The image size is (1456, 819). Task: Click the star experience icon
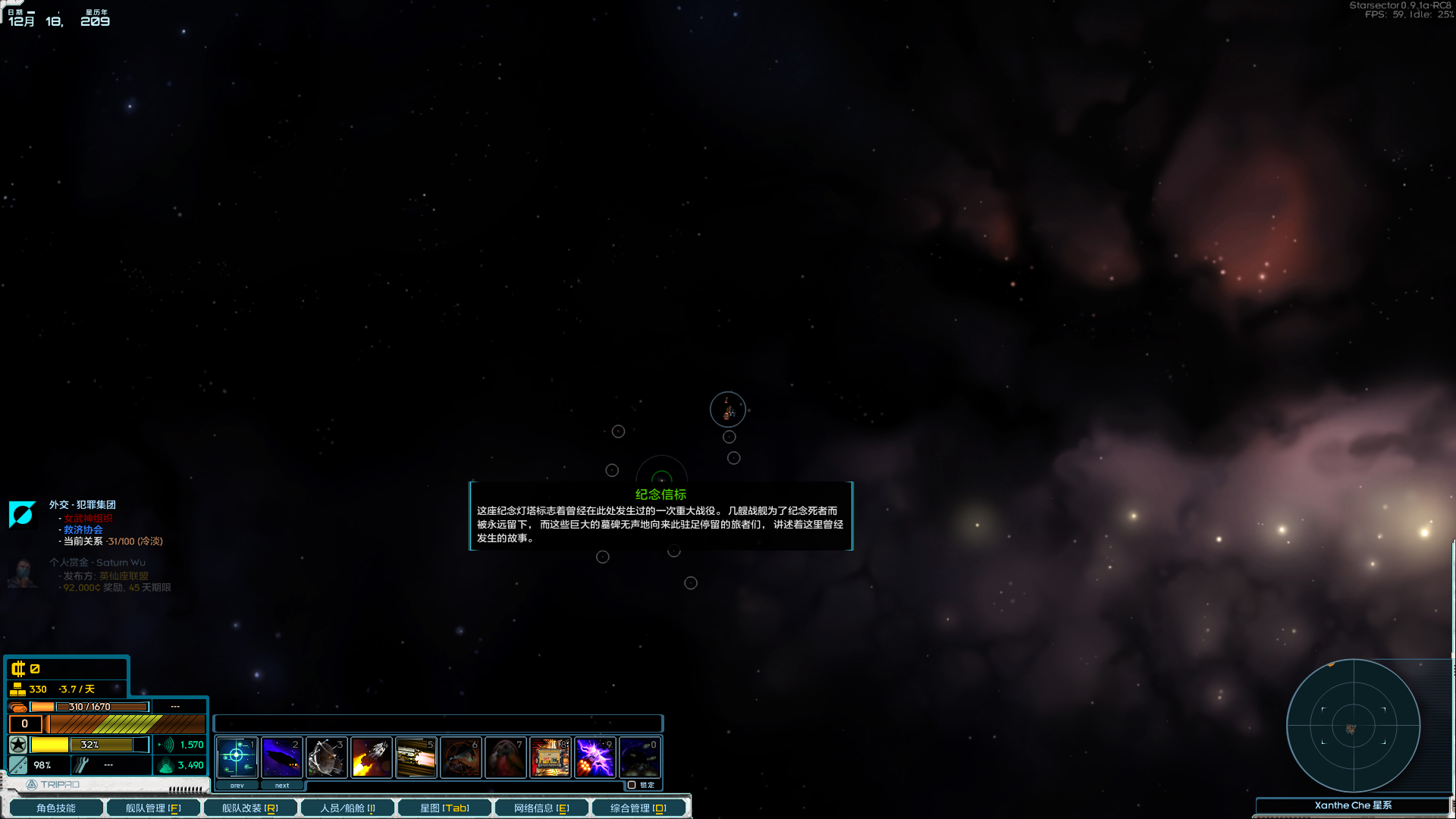19,745
